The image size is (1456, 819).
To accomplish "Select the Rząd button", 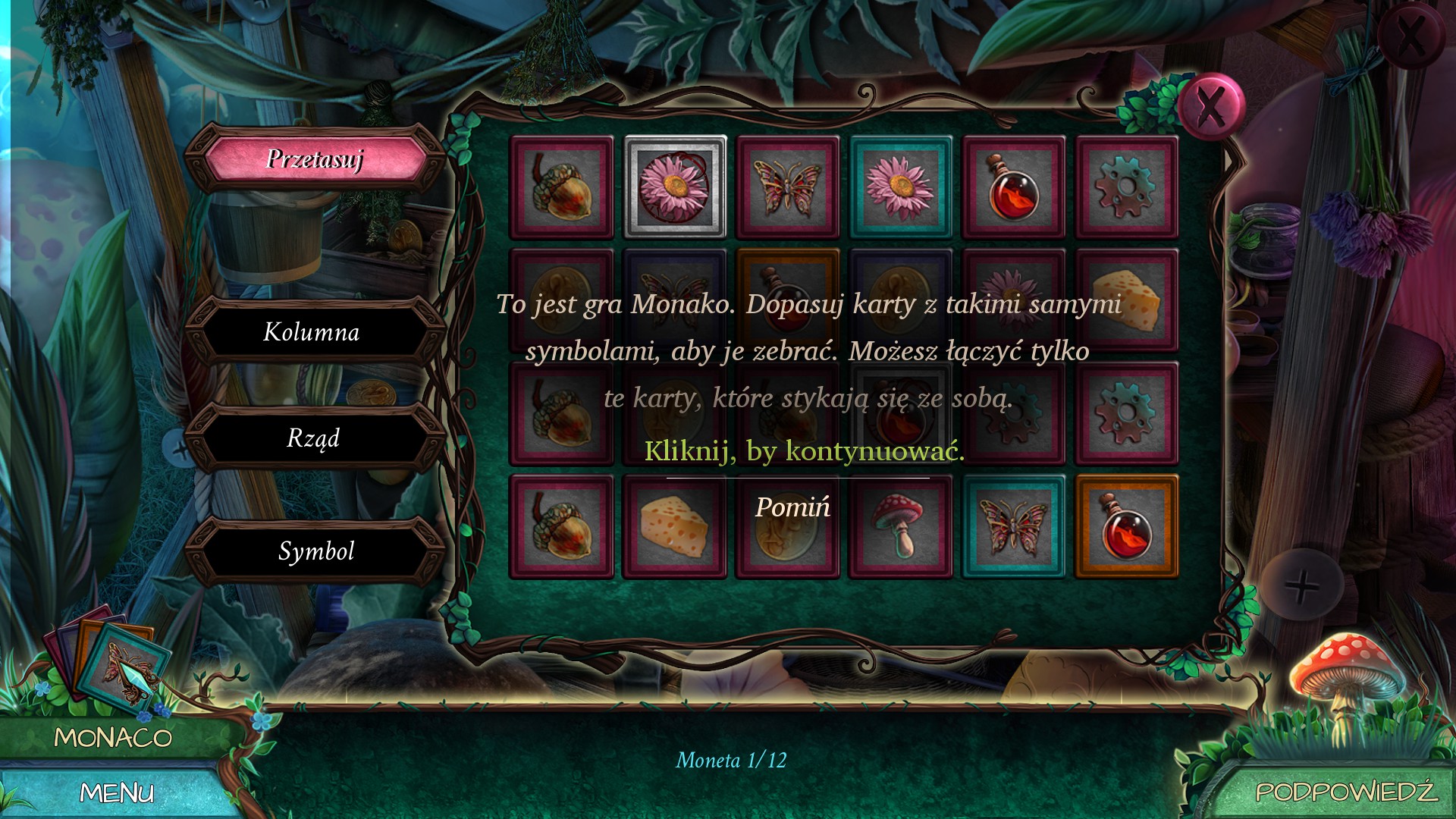I will click(313, 438).
